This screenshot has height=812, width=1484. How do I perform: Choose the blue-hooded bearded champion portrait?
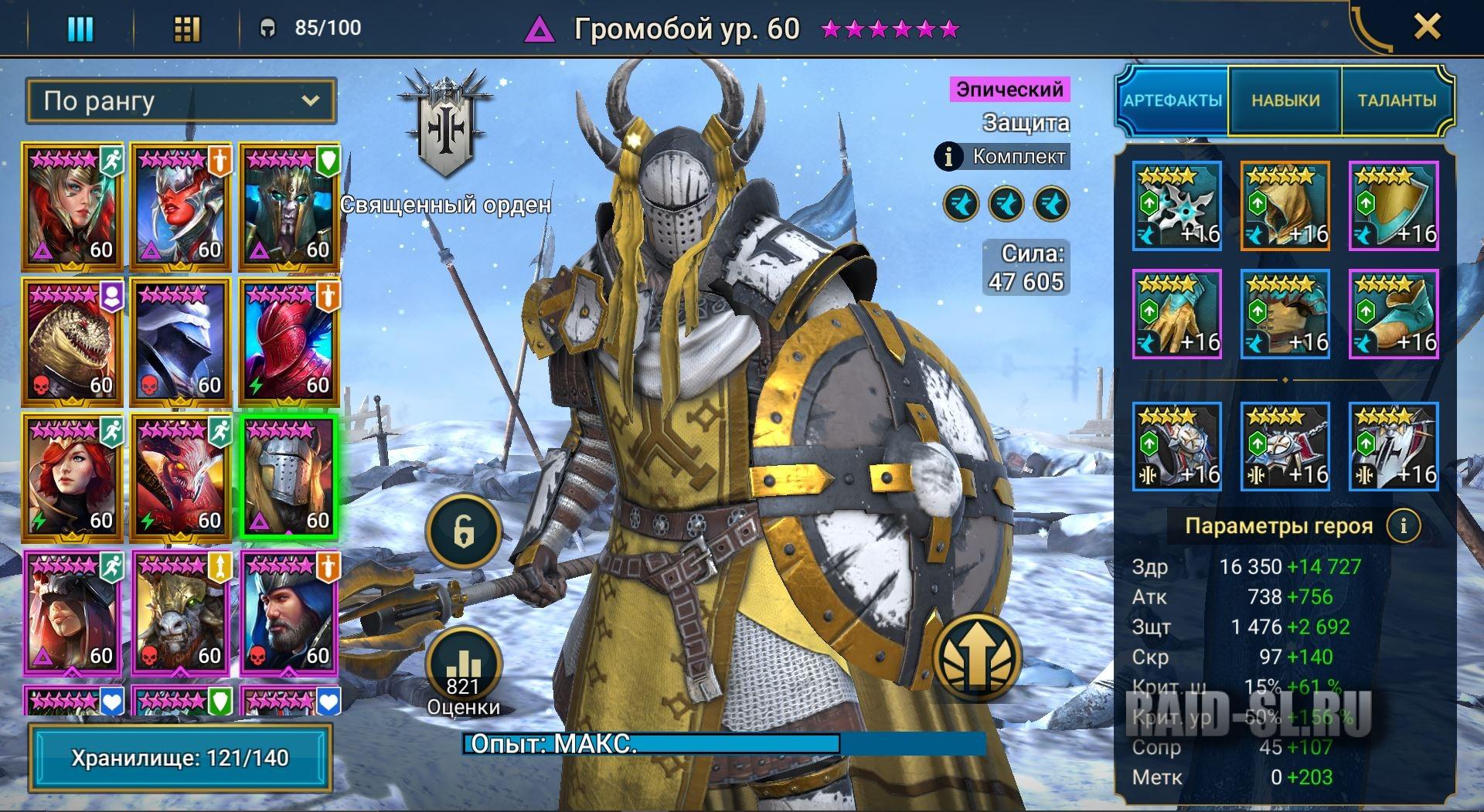coord(288,613)
